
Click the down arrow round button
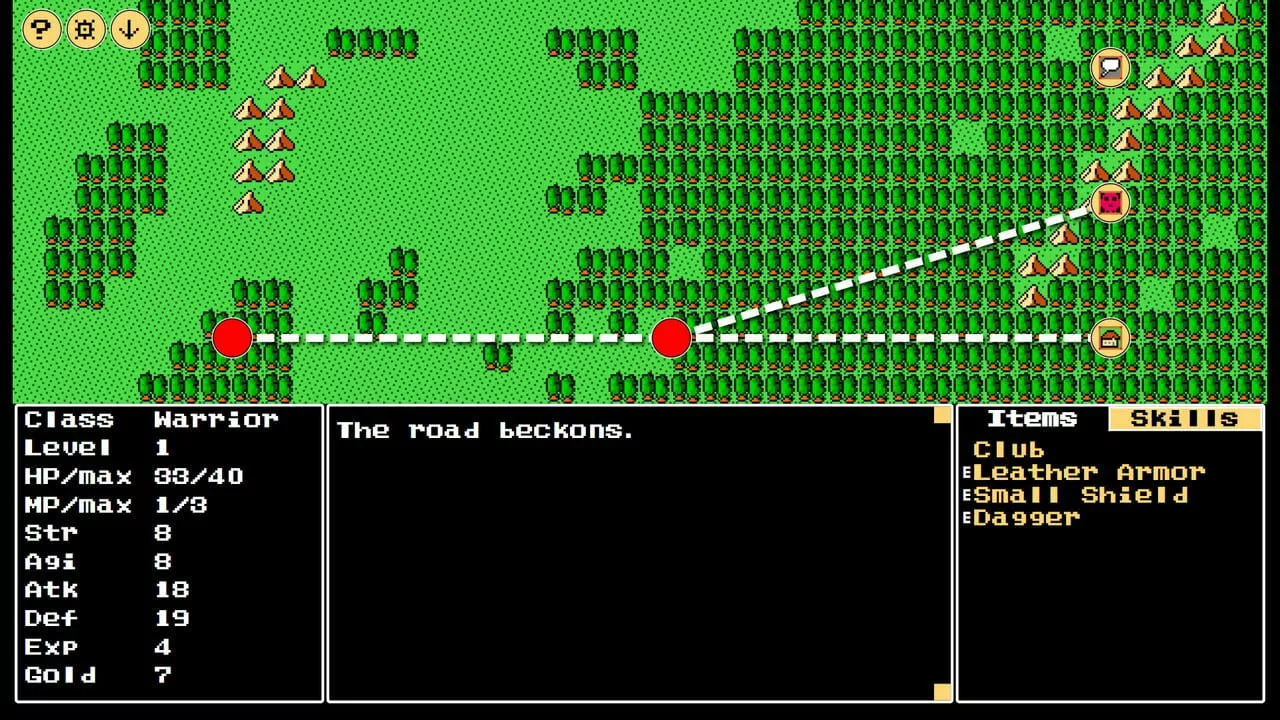[x=130, y=29]
